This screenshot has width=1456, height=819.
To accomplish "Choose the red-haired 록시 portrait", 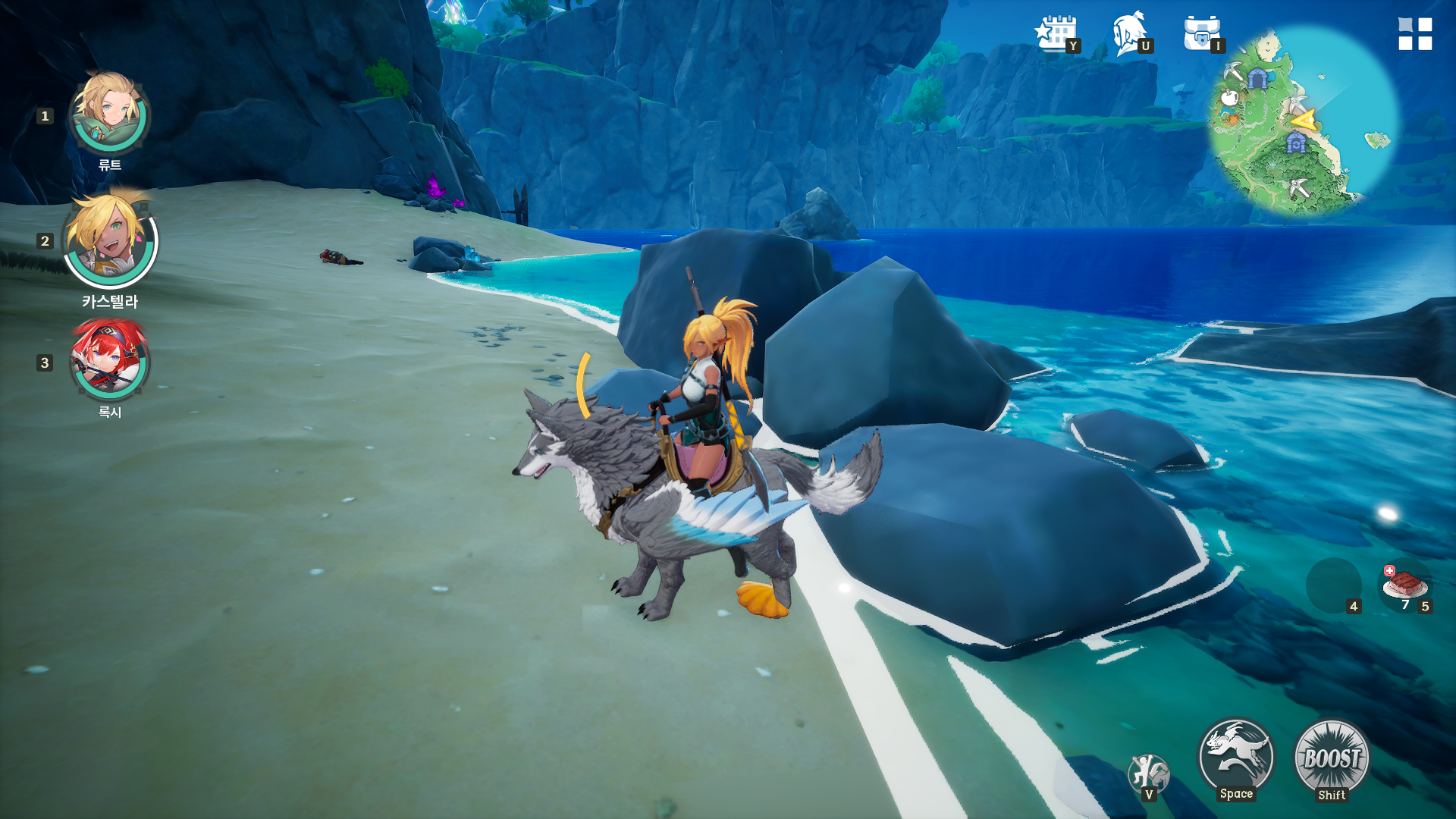I will [x=110, y=359].
